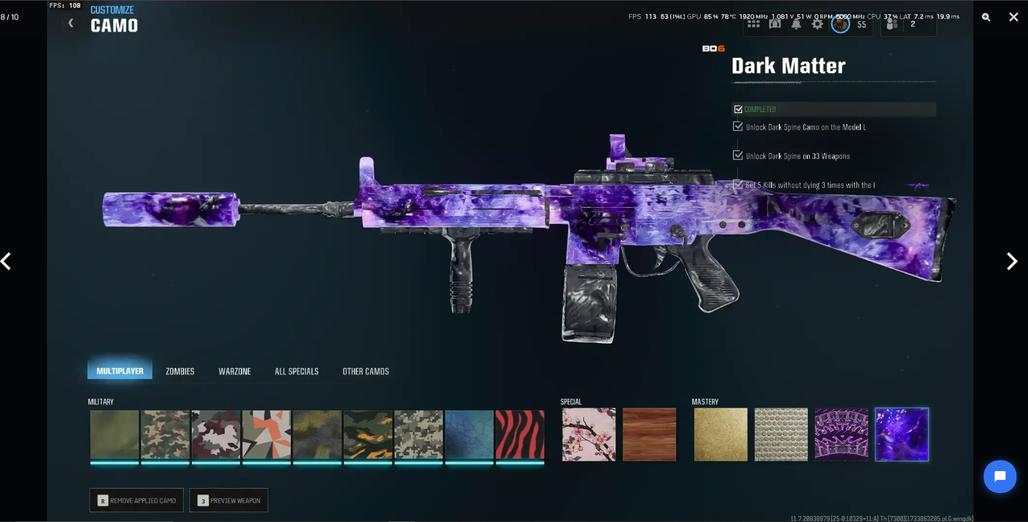1028x522 pixels.
Task: Go to next image in gallery
Action: (1011, 261)
